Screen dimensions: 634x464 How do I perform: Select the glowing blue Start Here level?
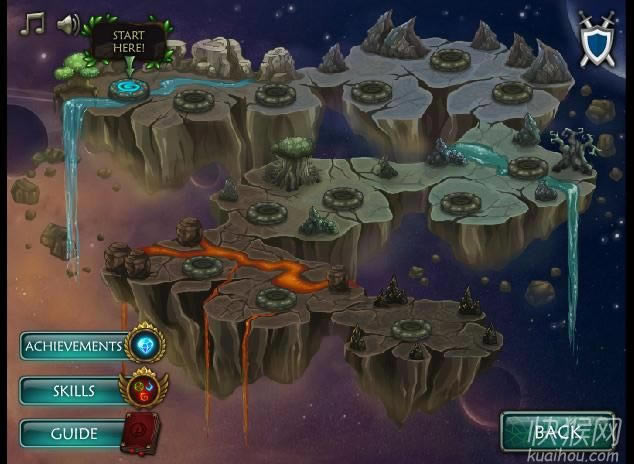coord(129,88)
